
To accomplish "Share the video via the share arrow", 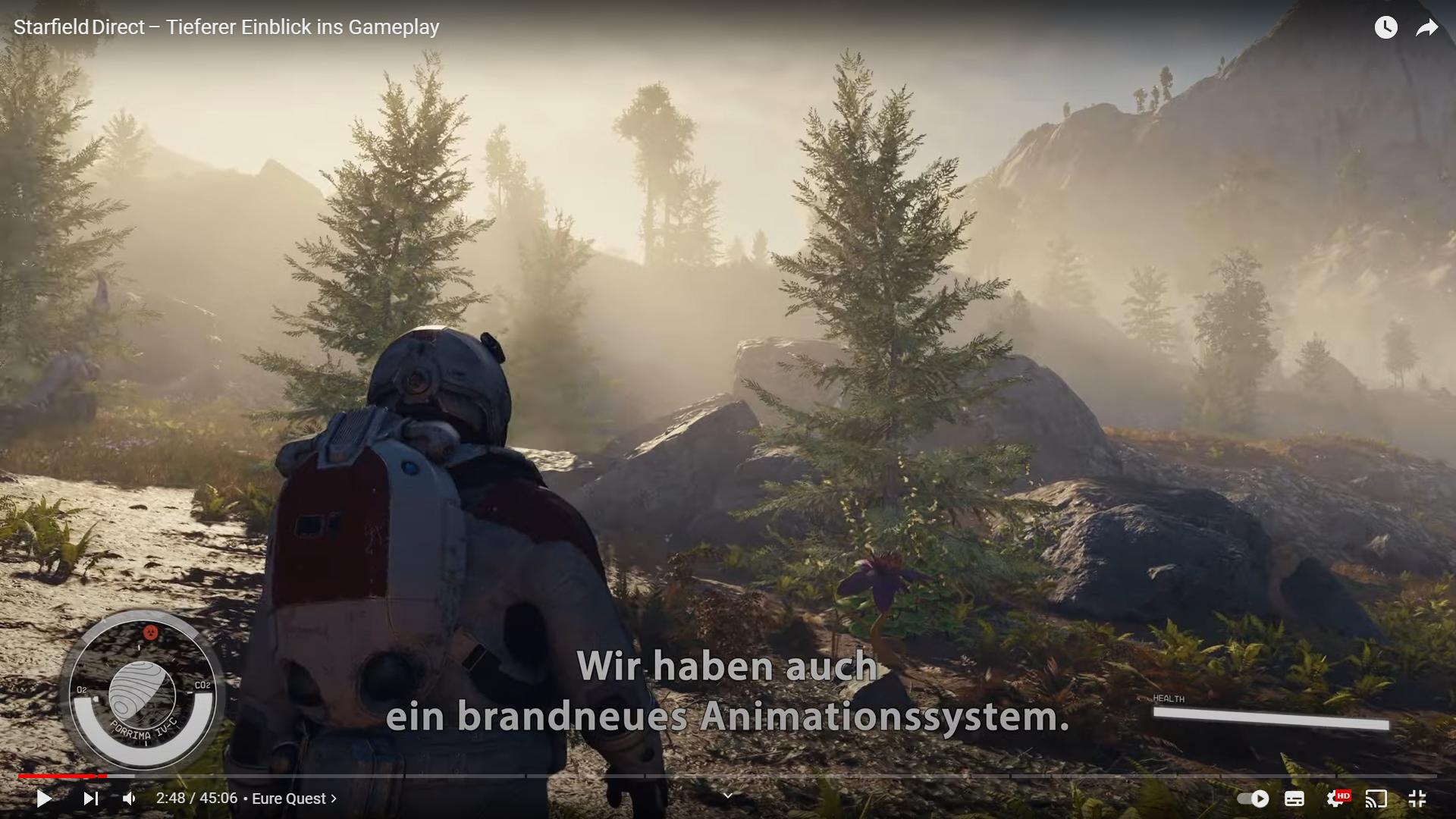I will pos(1427,27).
